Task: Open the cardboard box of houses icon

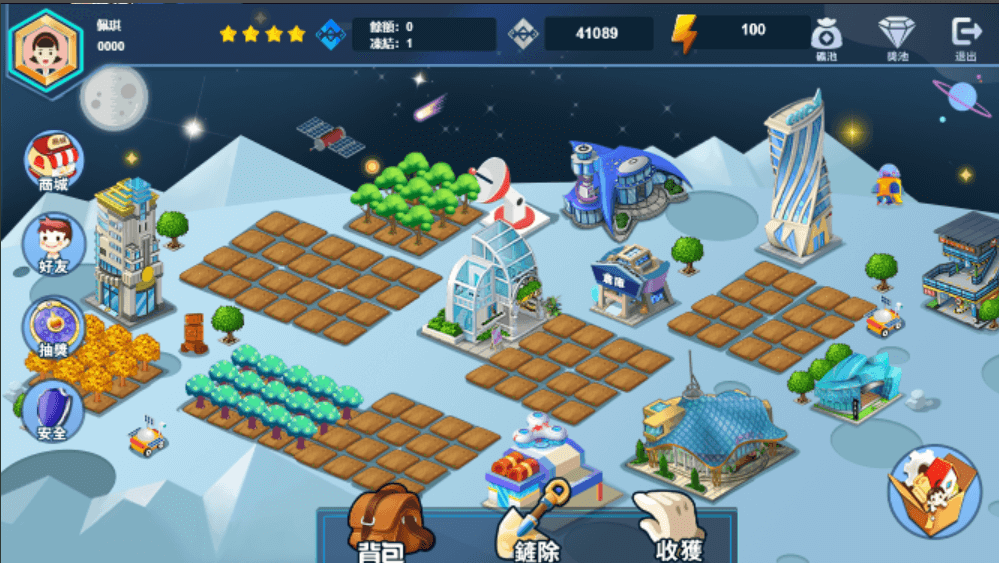Action: pos(935,490)
